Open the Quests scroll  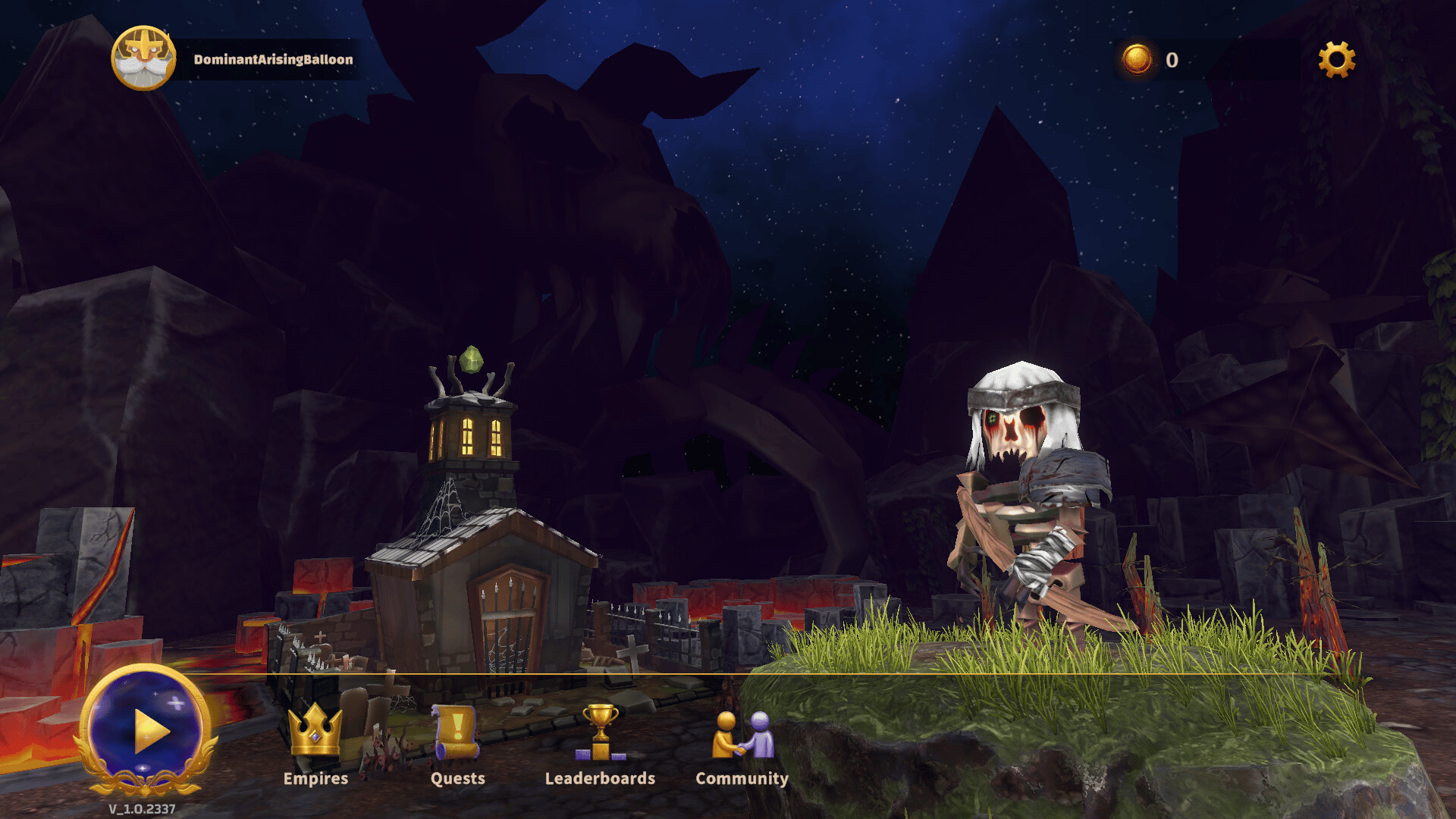coord(457,743)
